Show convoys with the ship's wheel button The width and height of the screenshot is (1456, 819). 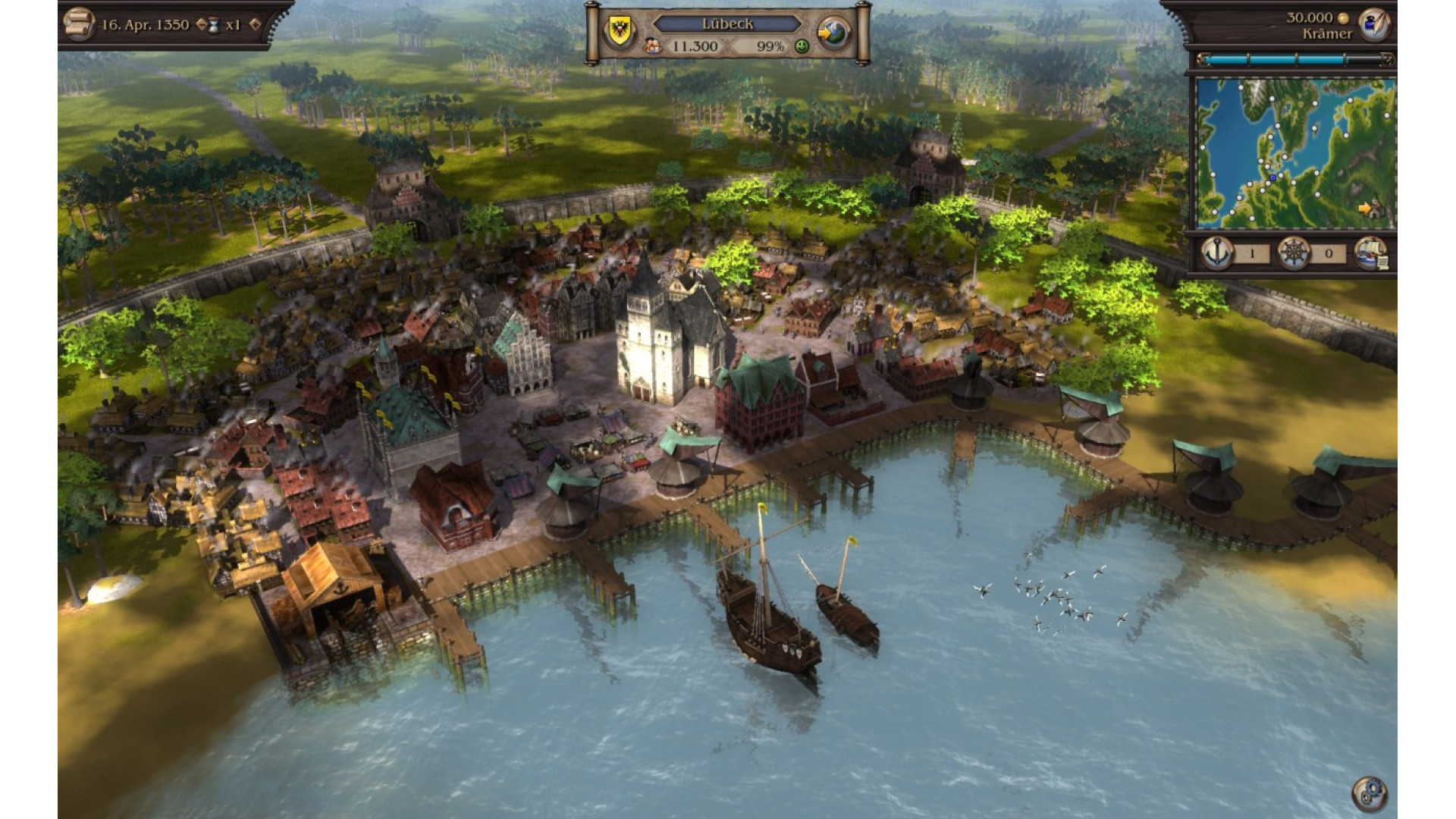point(1294,253)
